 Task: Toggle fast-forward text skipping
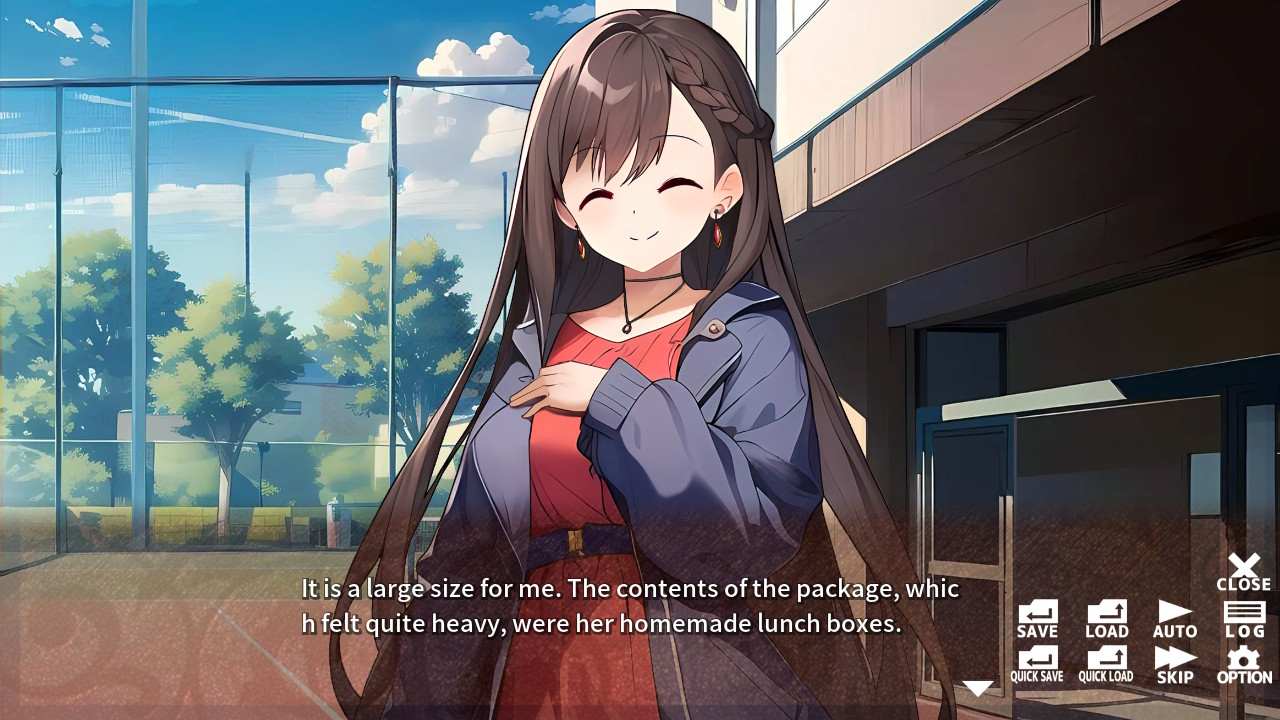click(x=1174, y=663)
